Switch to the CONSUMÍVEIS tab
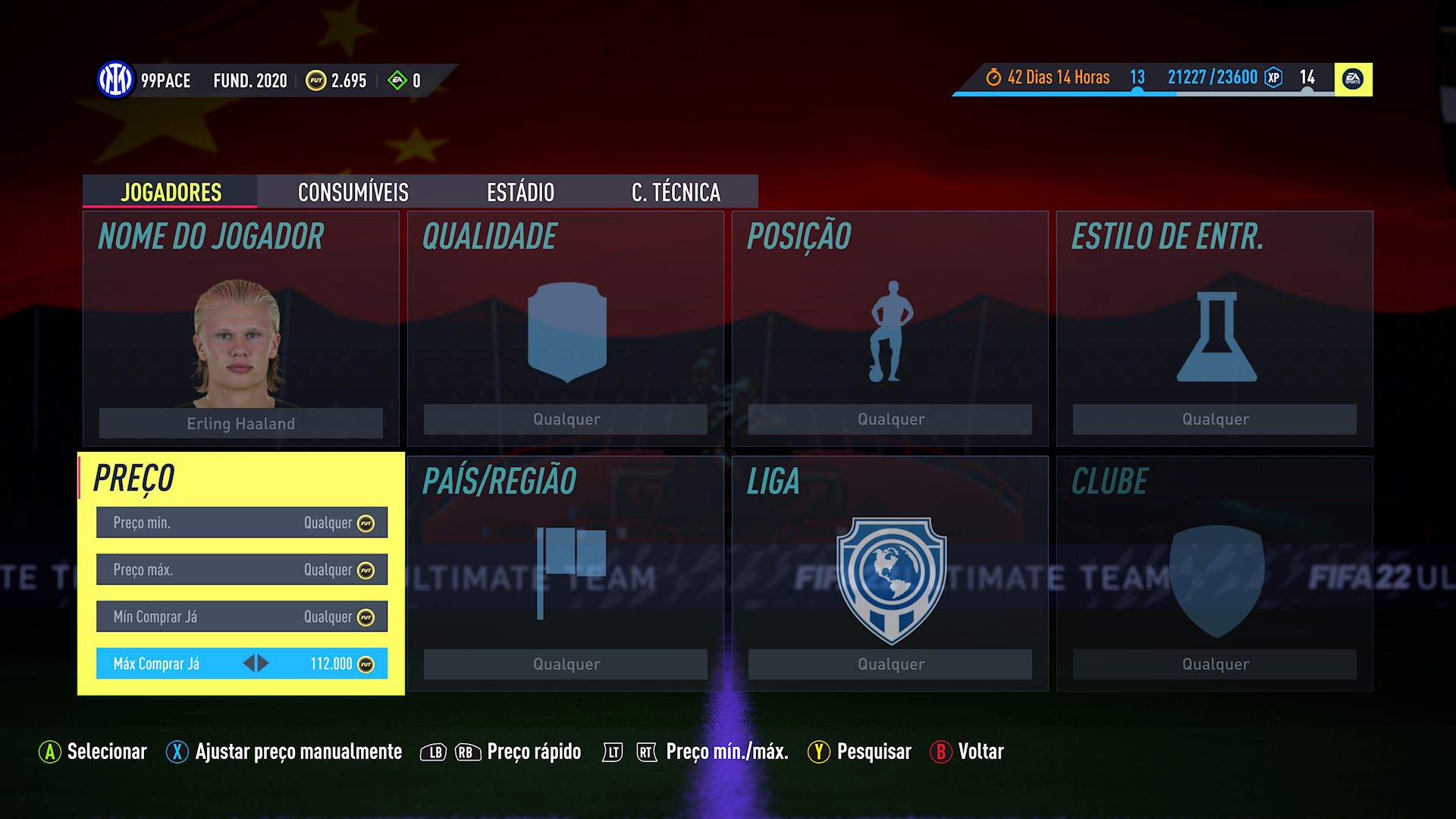 point(353,193)
